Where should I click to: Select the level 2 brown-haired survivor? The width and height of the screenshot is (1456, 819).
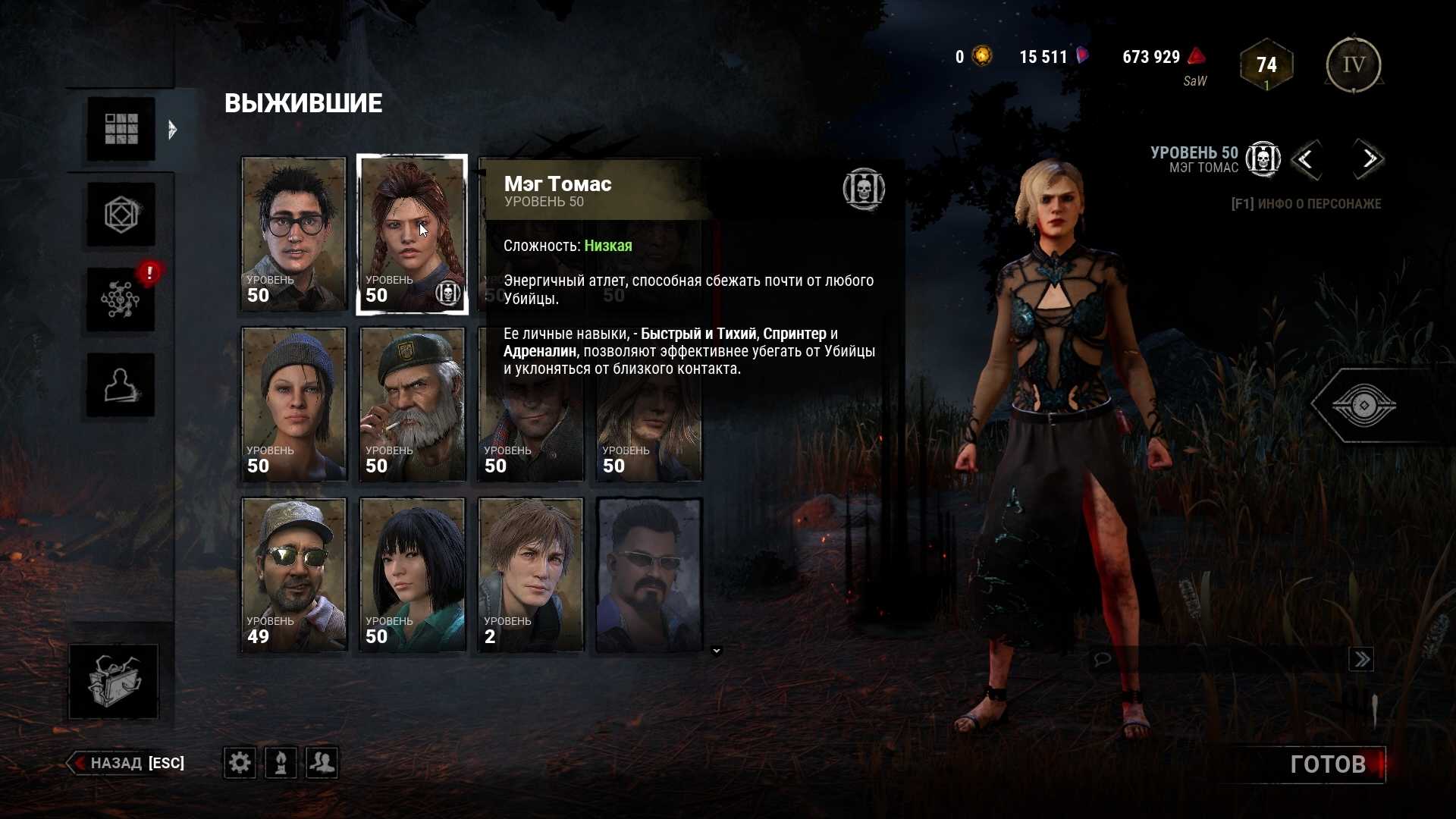(x=530, y=575)
